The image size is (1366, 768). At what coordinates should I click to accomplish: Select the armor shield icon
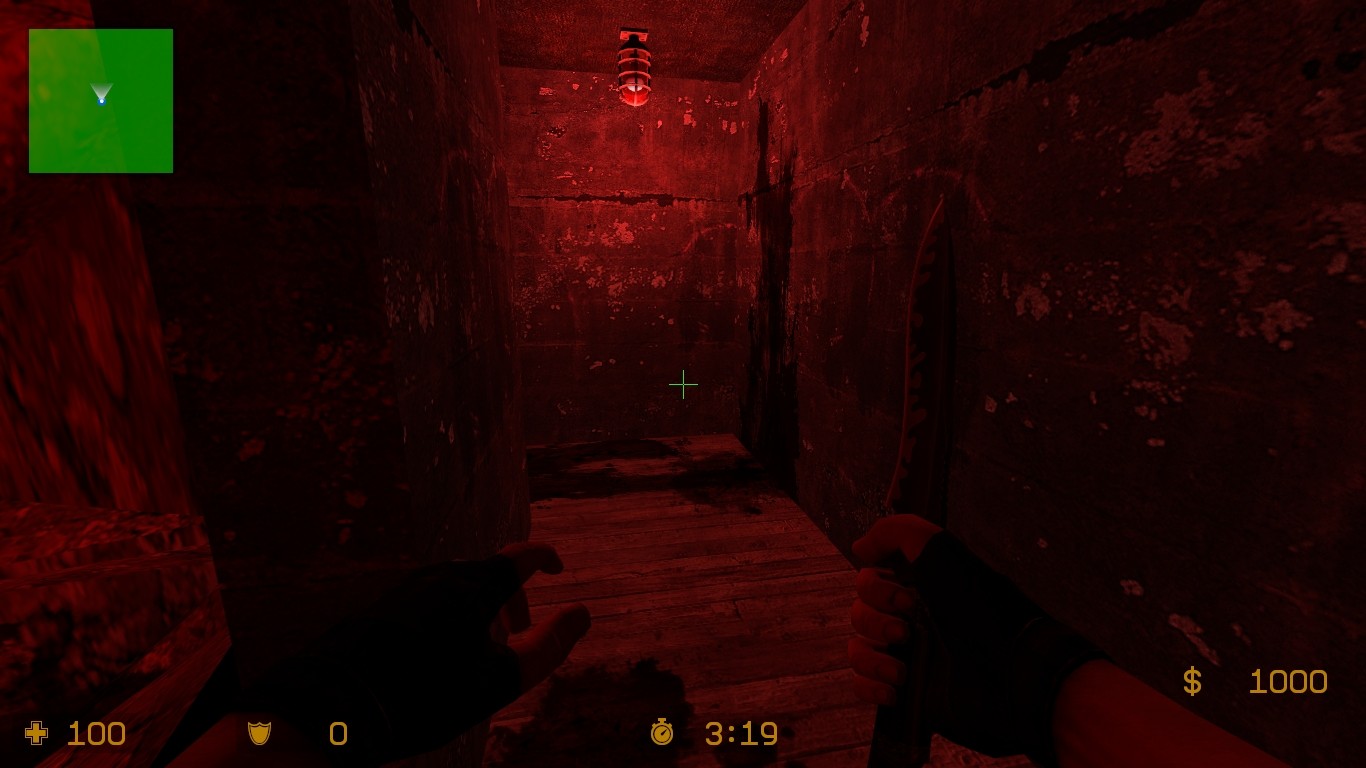258,734
